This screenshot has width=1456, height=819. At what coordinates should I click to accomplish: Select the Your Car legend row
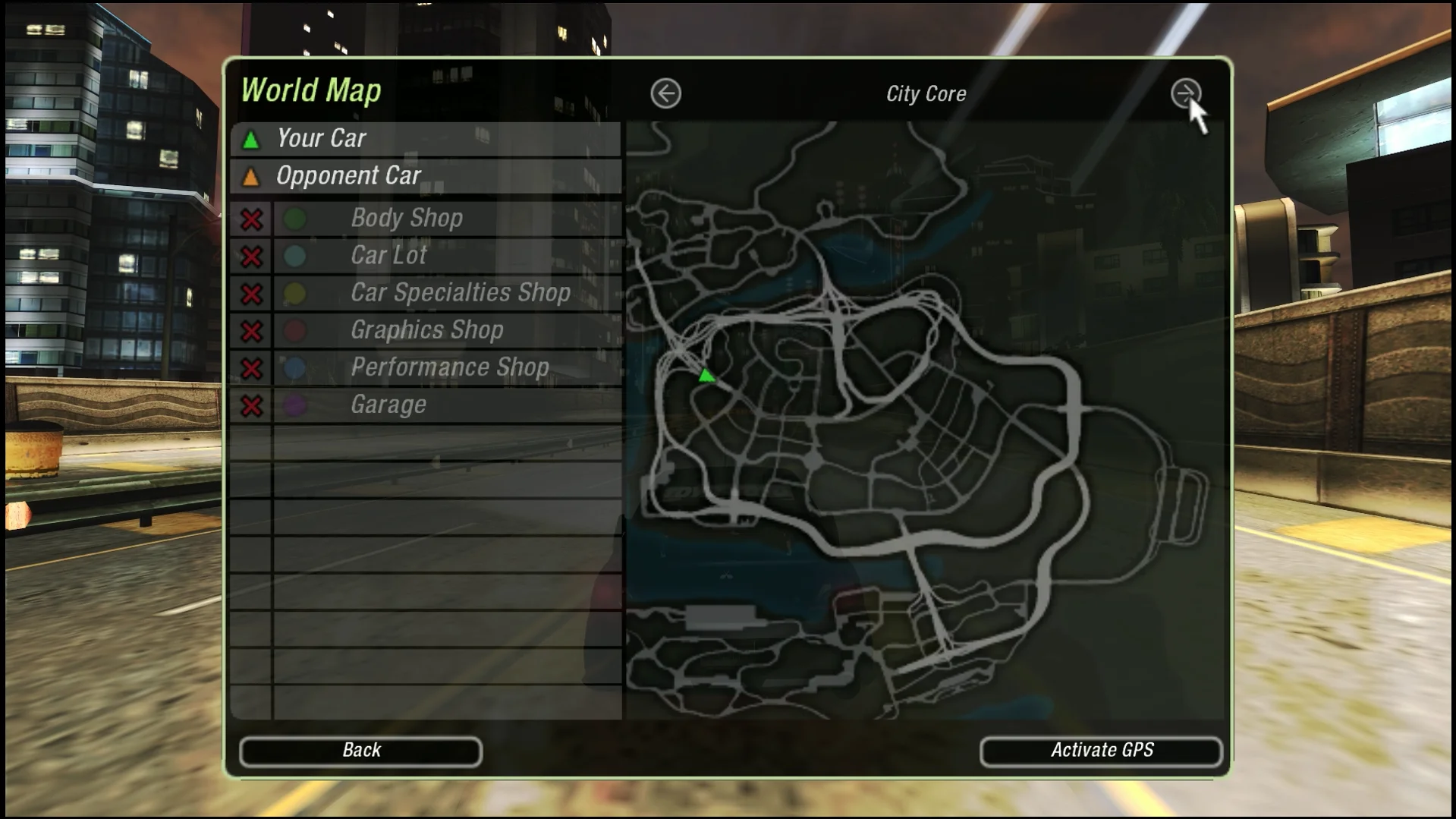425,139
